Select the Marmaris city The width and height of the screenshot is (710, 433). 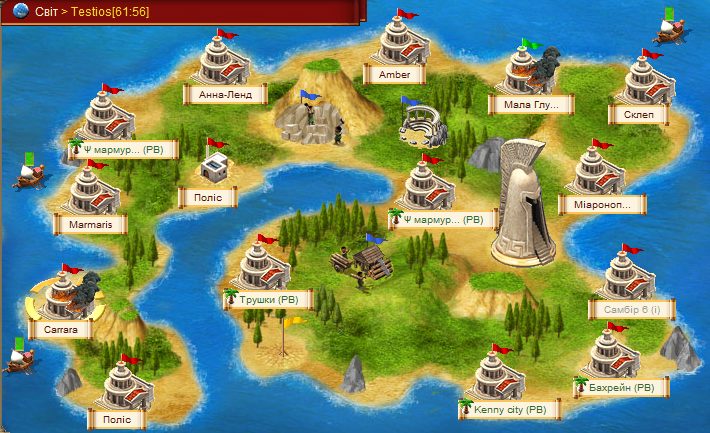[x=92, y=224]
